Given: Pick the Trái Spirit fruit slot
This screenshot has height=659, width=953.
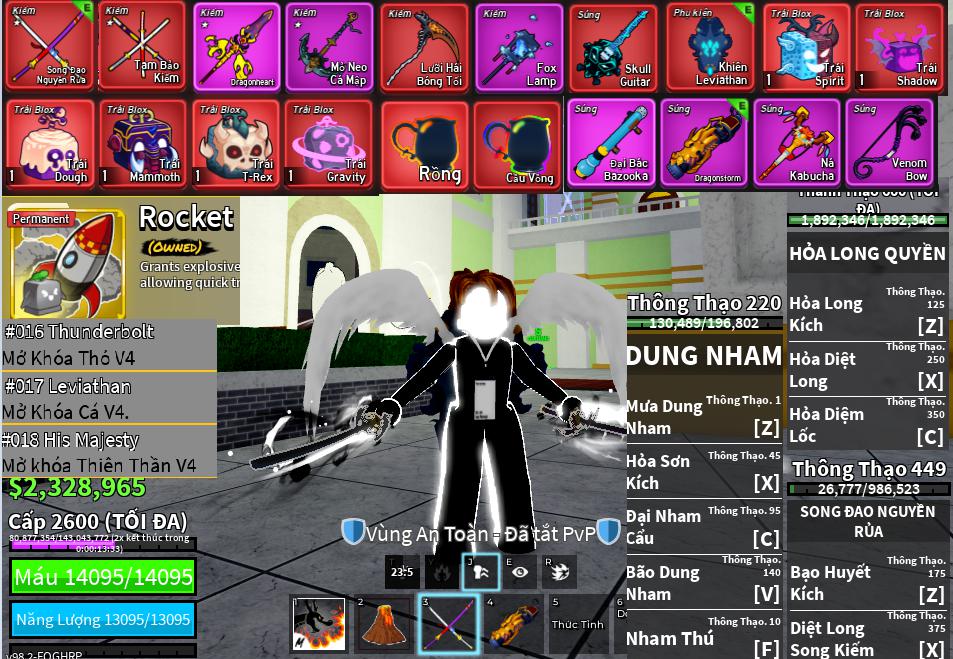Looking at the screenshot, I should 806,47.
